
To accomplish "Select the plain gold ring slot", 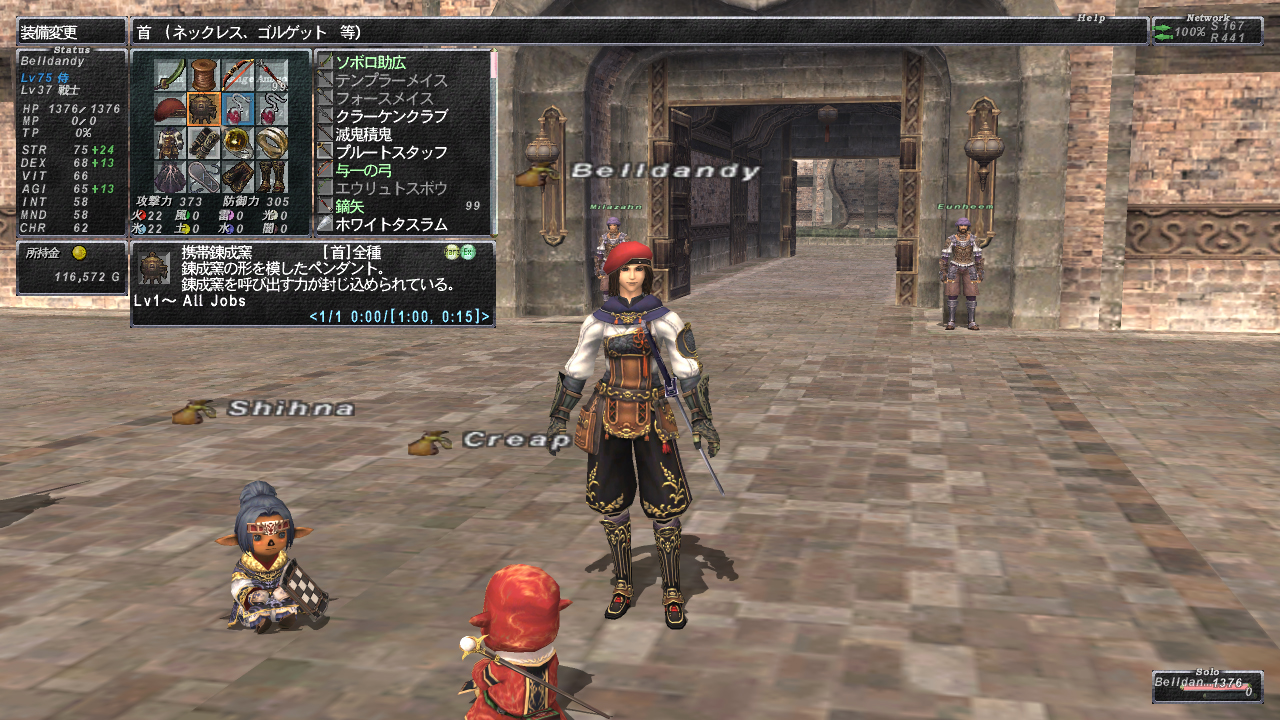I will [x=272, y=143].
